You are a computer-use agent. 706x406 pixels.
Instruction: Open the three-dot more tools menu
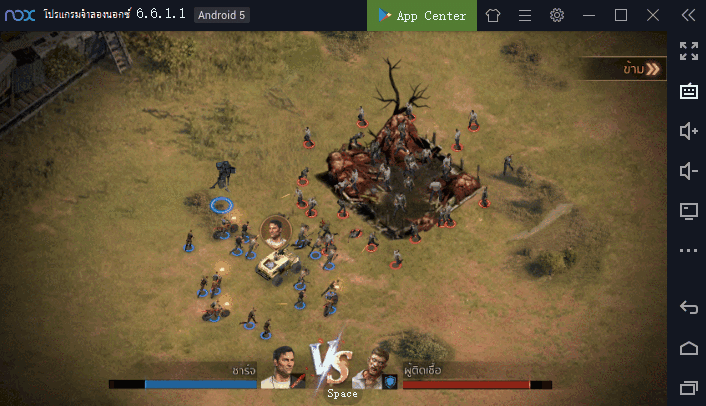pyautogui.click(x=688, y=250)
